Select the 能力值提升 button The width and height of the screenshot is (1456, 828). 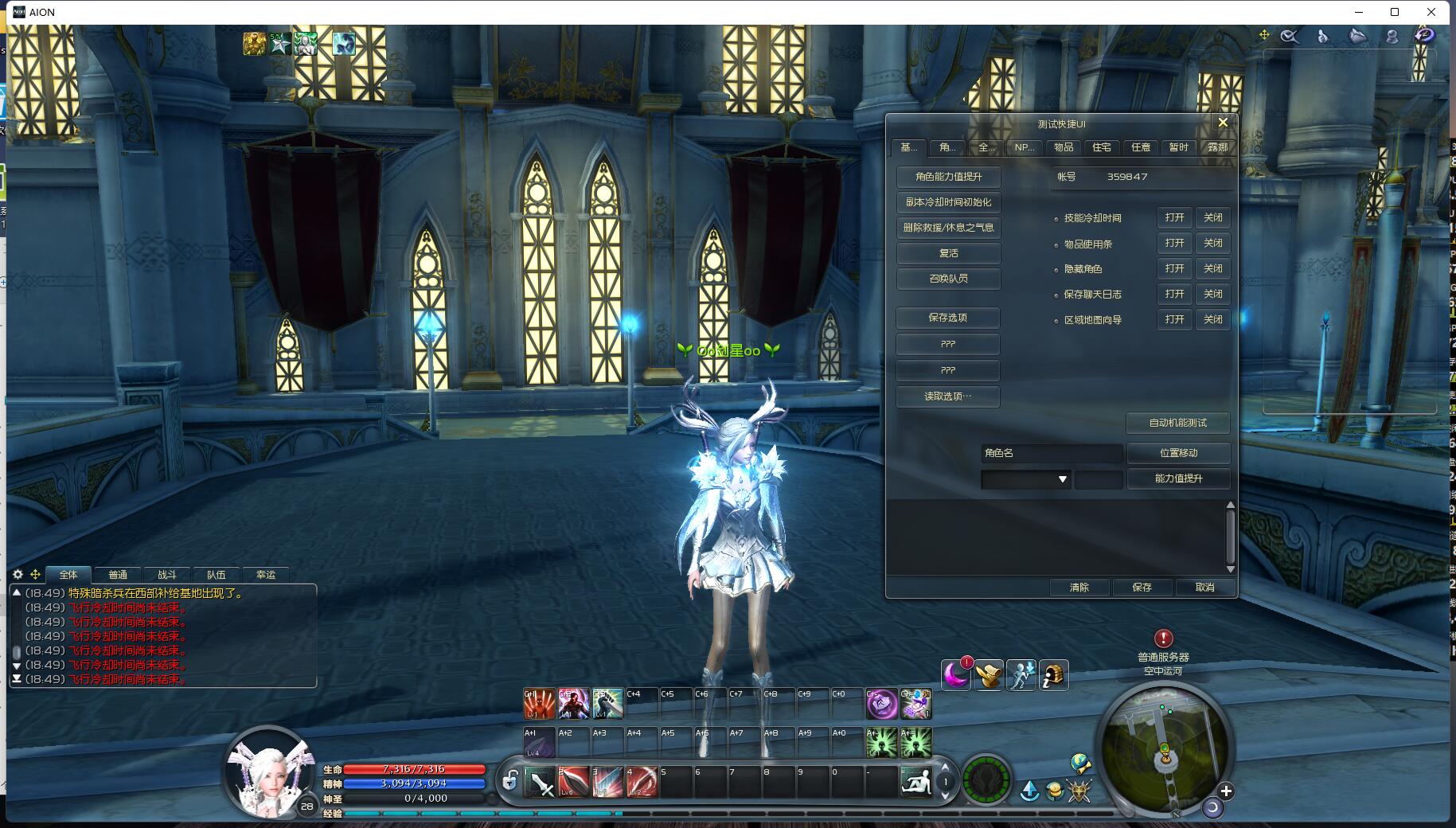coord(1178,478)
